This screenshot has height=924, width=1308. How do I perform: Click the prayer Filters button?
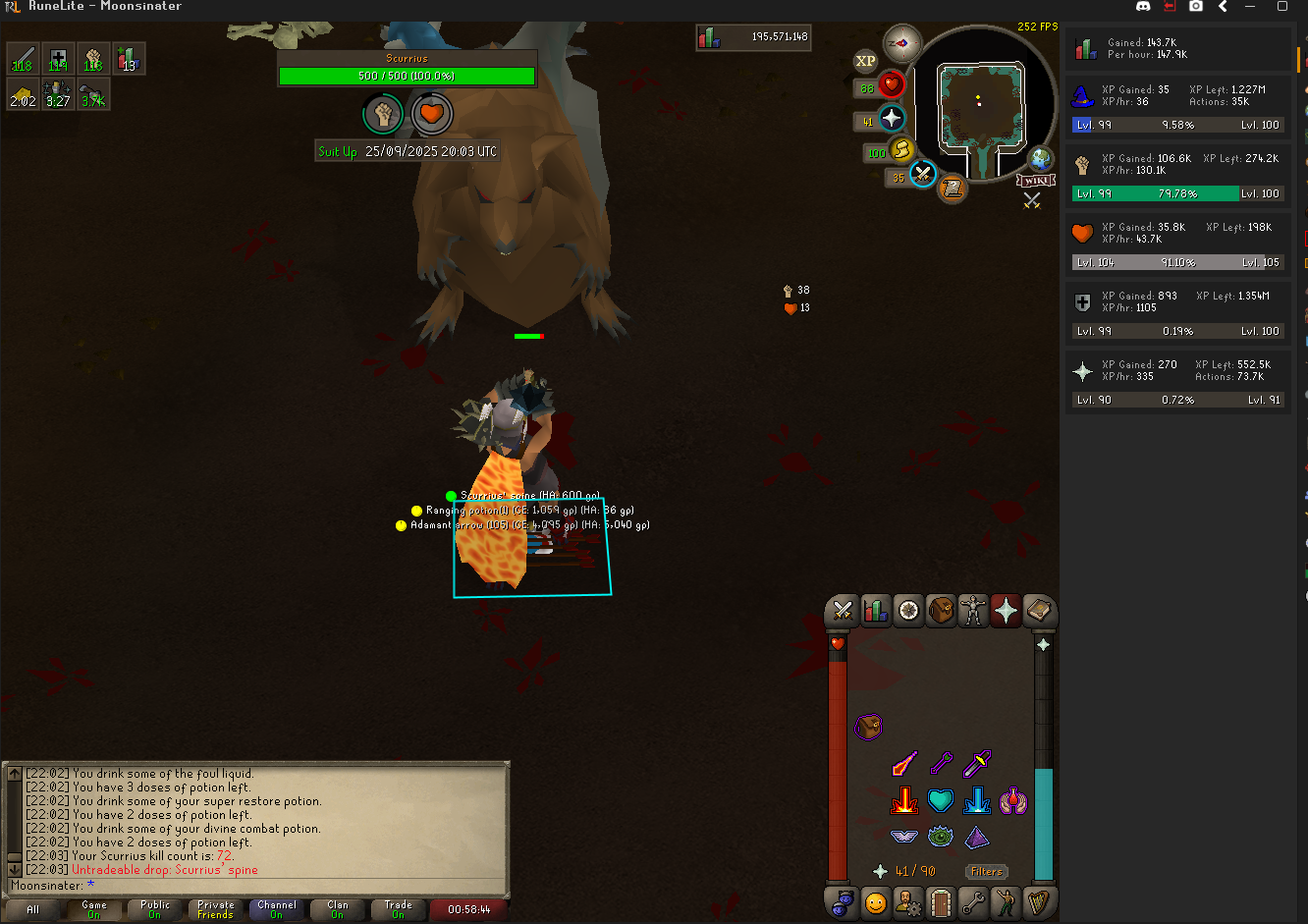coord(986,871)
